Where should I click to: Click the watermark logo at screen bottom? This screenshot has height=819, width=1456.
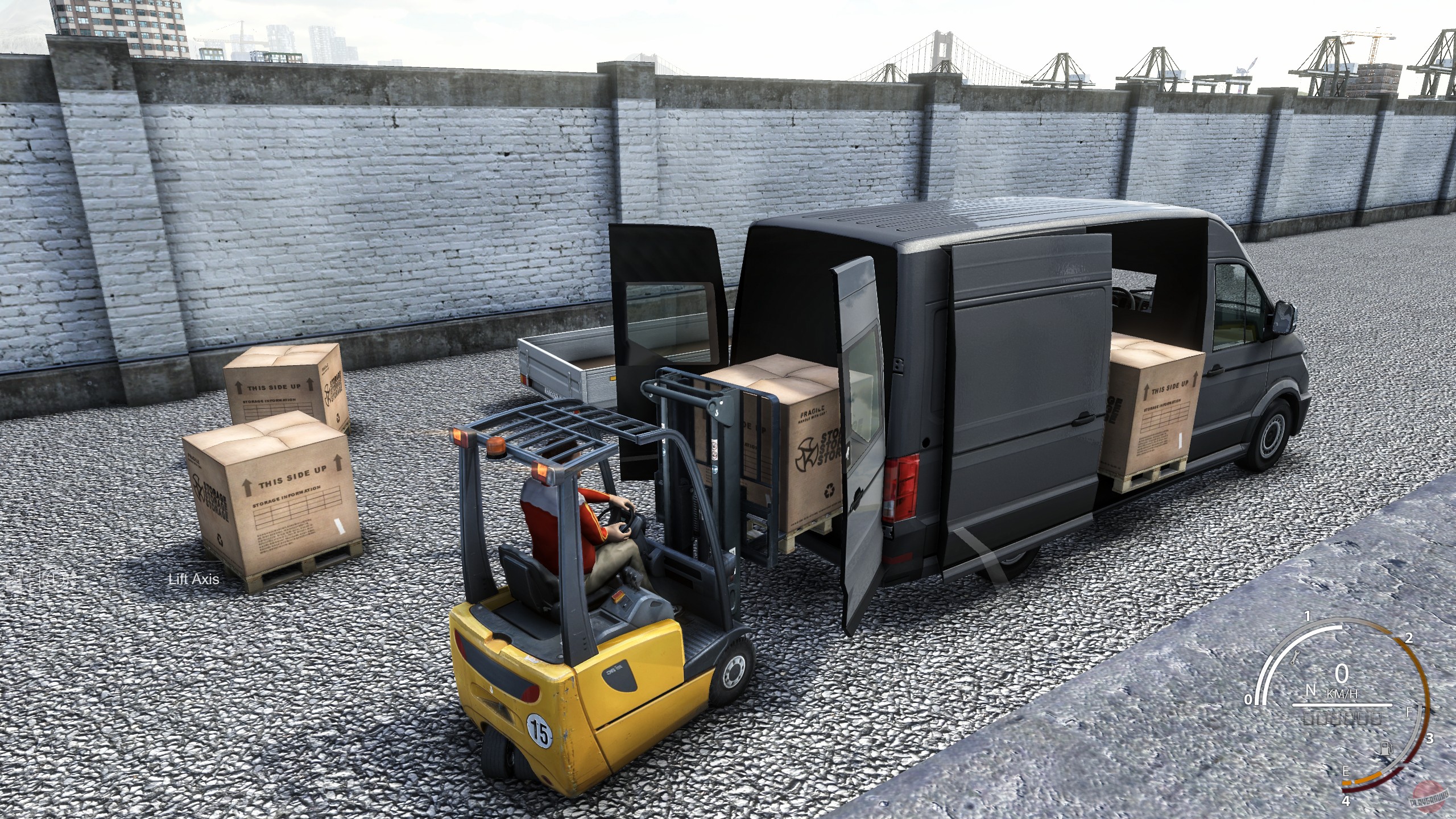click(1429, 797)
